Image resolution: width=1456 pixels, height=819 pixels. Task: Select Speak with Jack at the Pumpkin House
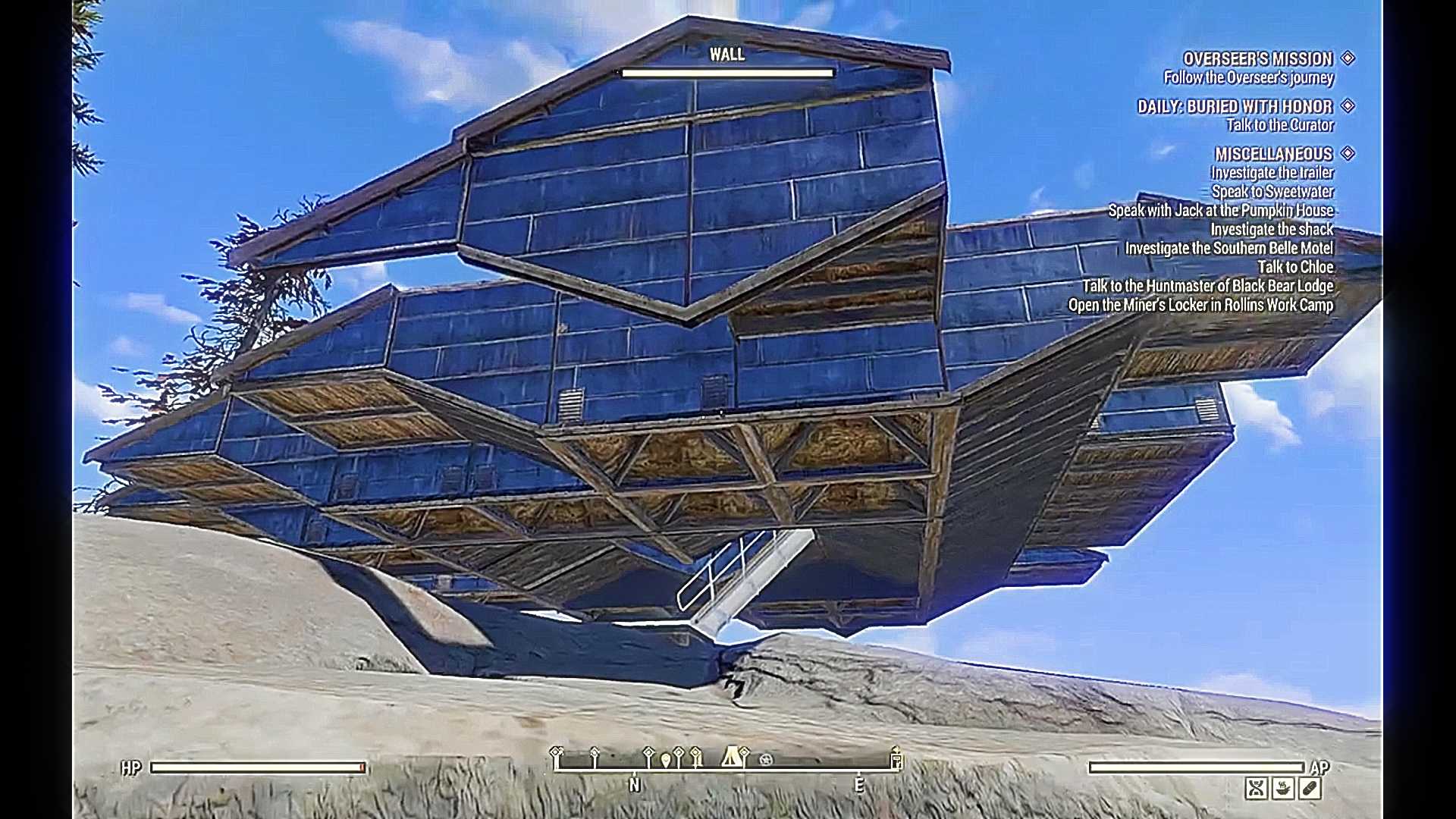(1220, 211)
